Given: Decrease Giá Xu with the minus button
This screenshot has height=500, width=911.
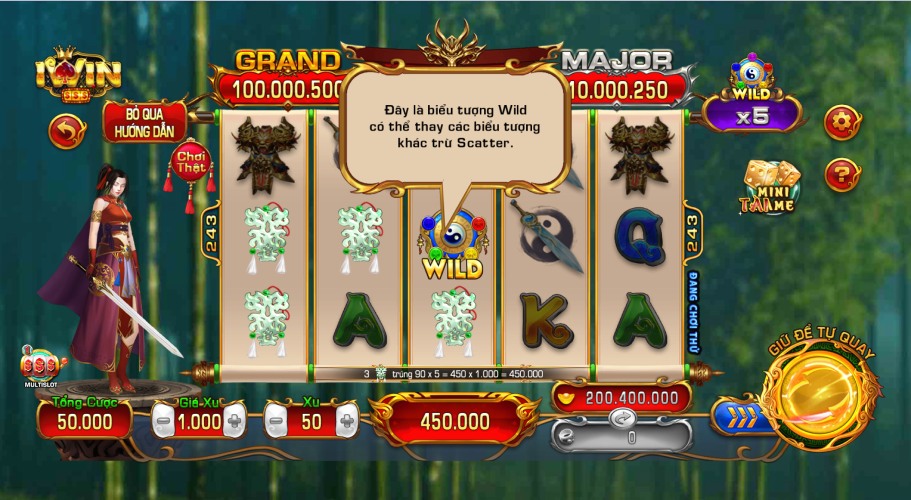Looking at the screenshot, I should click(163, 422).
